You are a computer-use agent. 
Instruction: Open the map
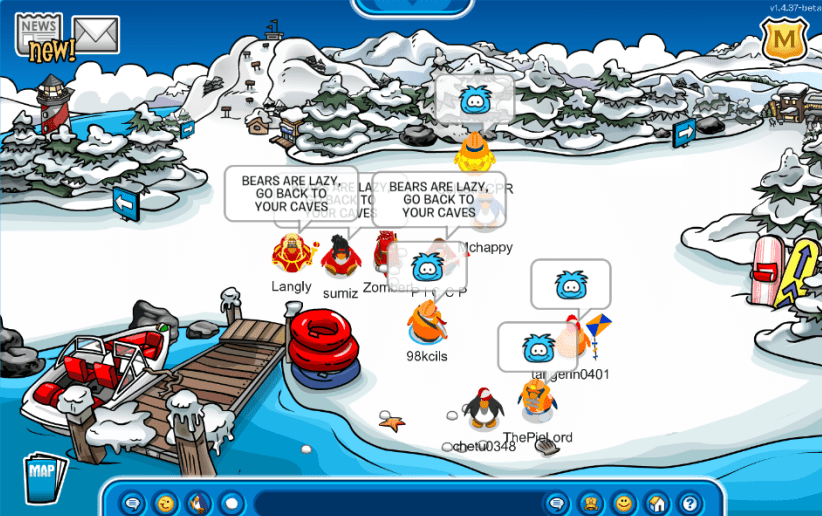tap(43, 477)
